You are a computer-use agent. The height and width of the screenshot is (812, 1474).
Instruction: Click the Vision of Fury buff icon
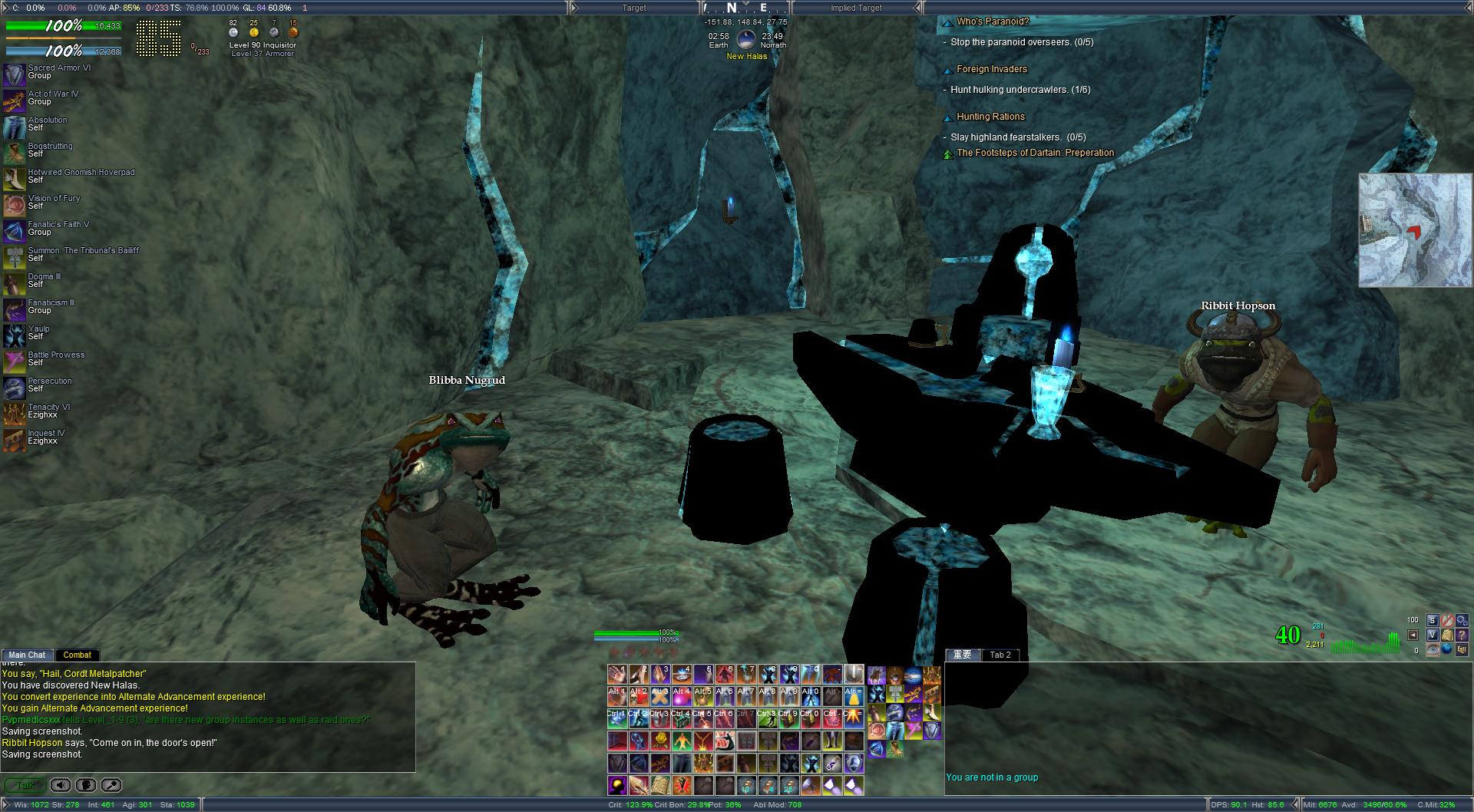tap(14, 205)
